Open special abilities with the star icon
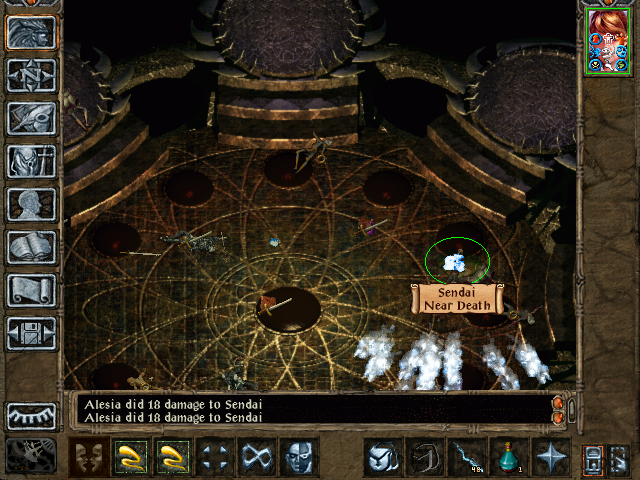Screen dimensions: 640x480 click(x=551, y=457)
